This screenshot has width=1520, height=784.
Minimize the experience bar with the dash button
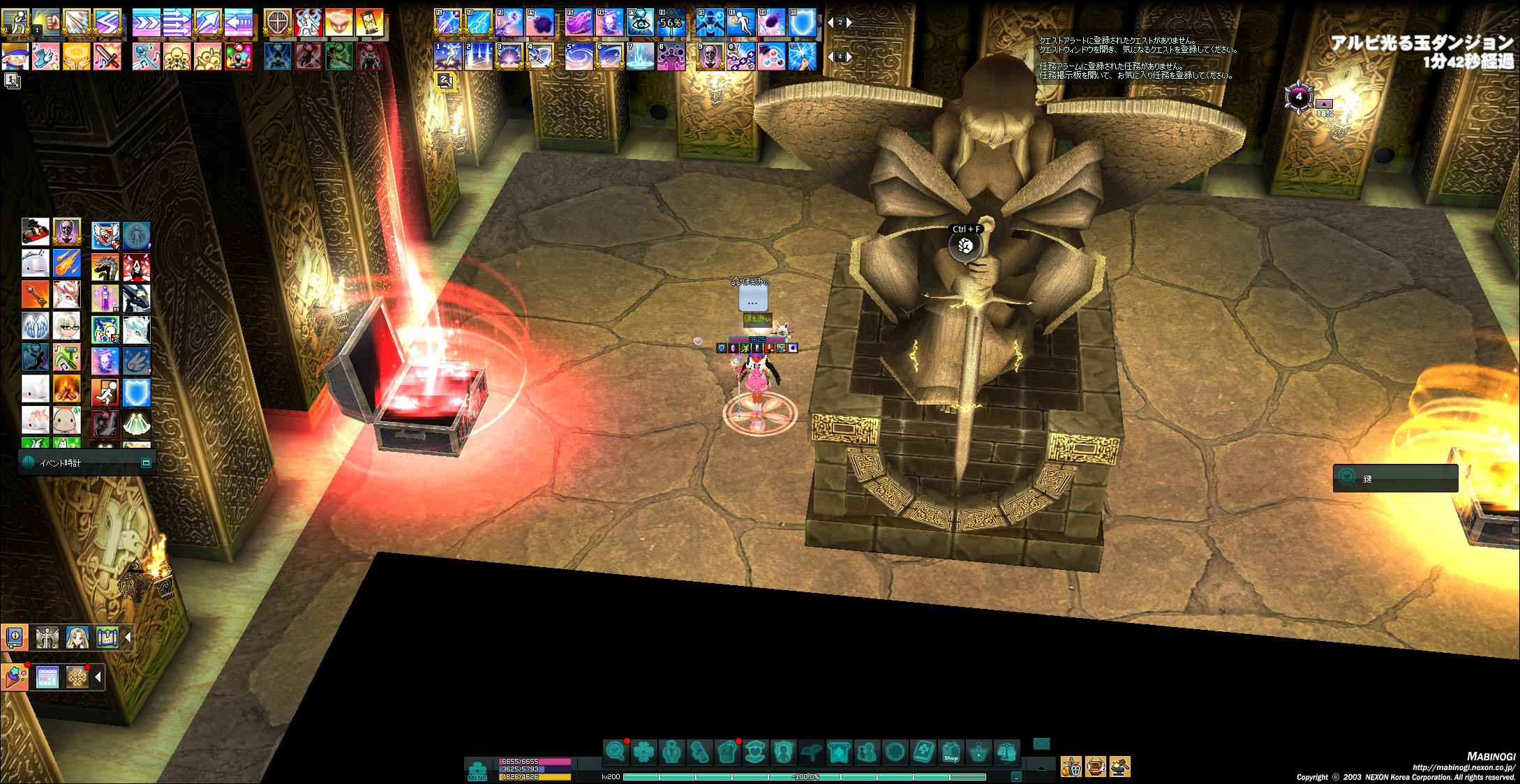coord(1016,776)
